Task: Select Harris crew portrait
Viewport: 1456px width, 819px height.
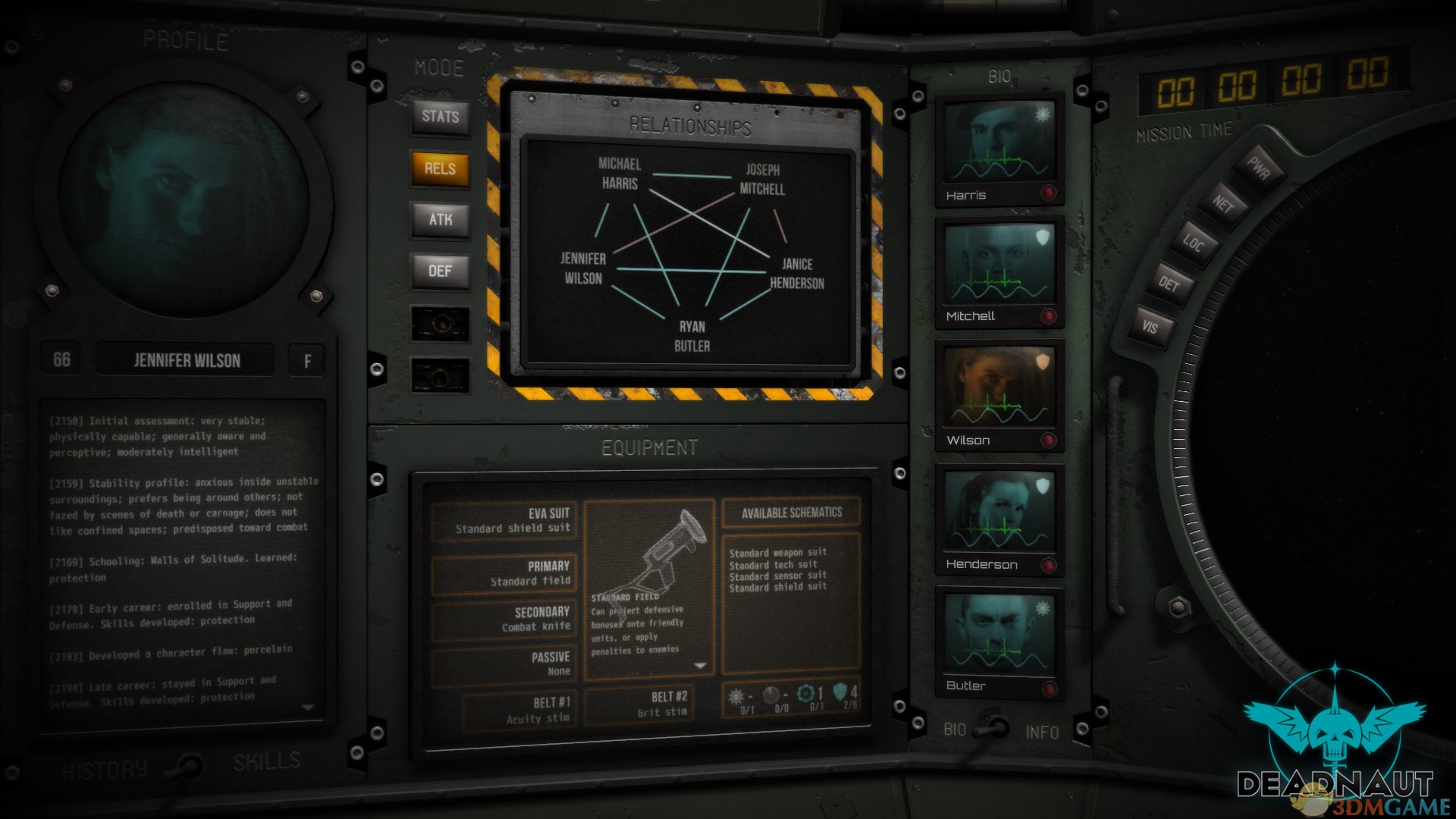Action: pos(999,152)
